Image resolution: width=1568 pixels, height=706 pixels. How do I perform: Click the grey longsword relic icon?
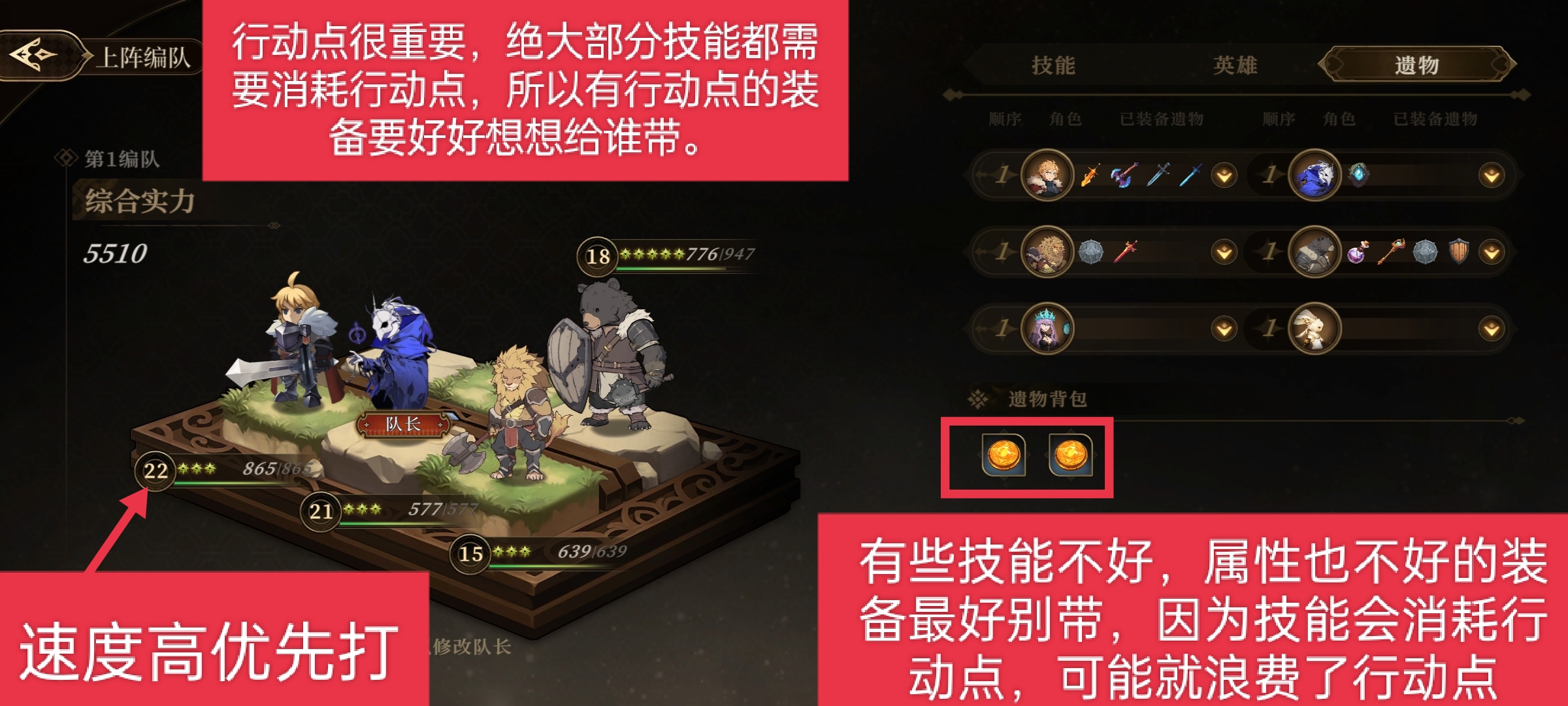click(x=1158, y=174)
